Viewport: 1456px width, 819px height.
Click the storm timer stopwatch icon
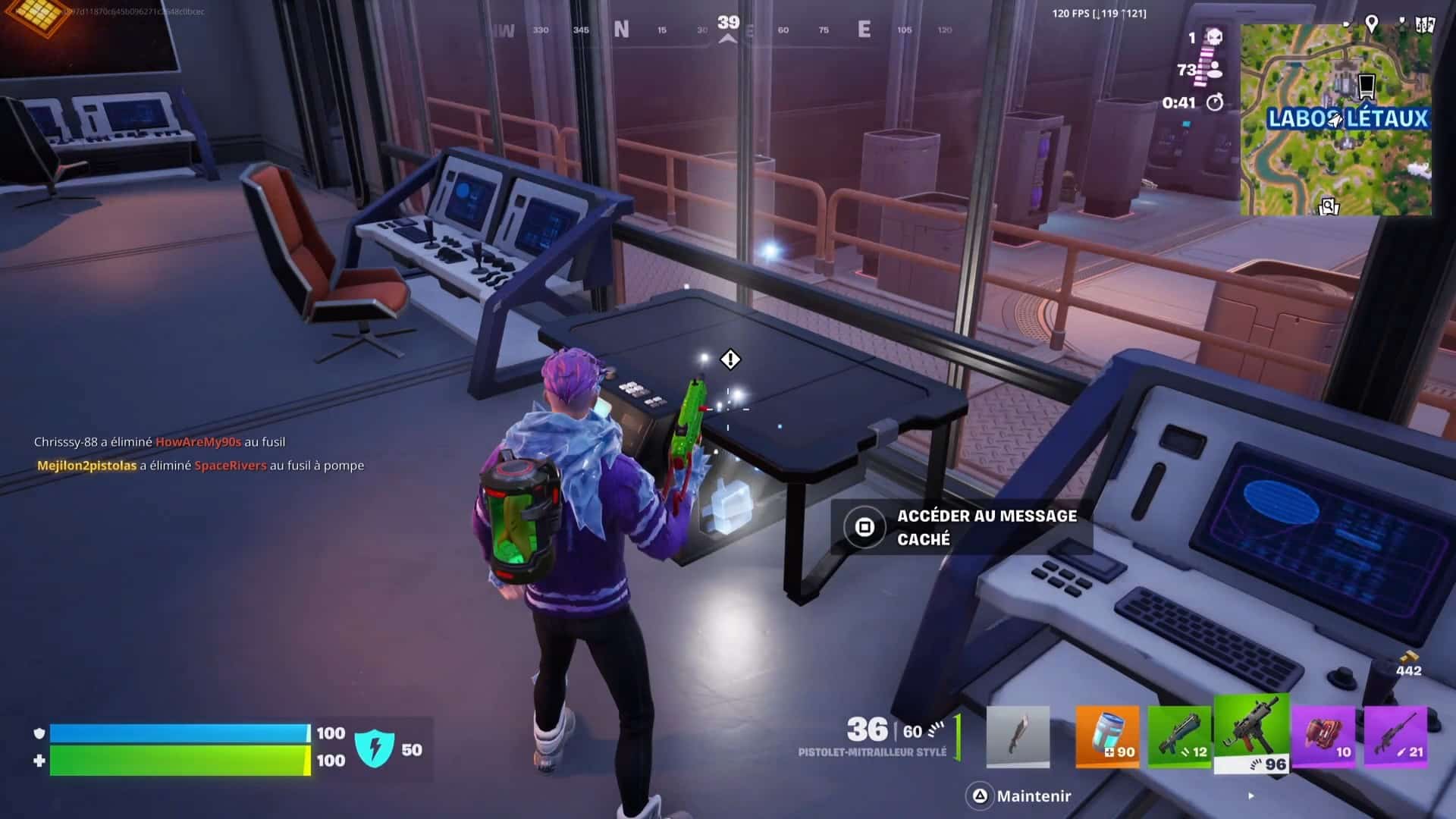(x=1215, y=99)
